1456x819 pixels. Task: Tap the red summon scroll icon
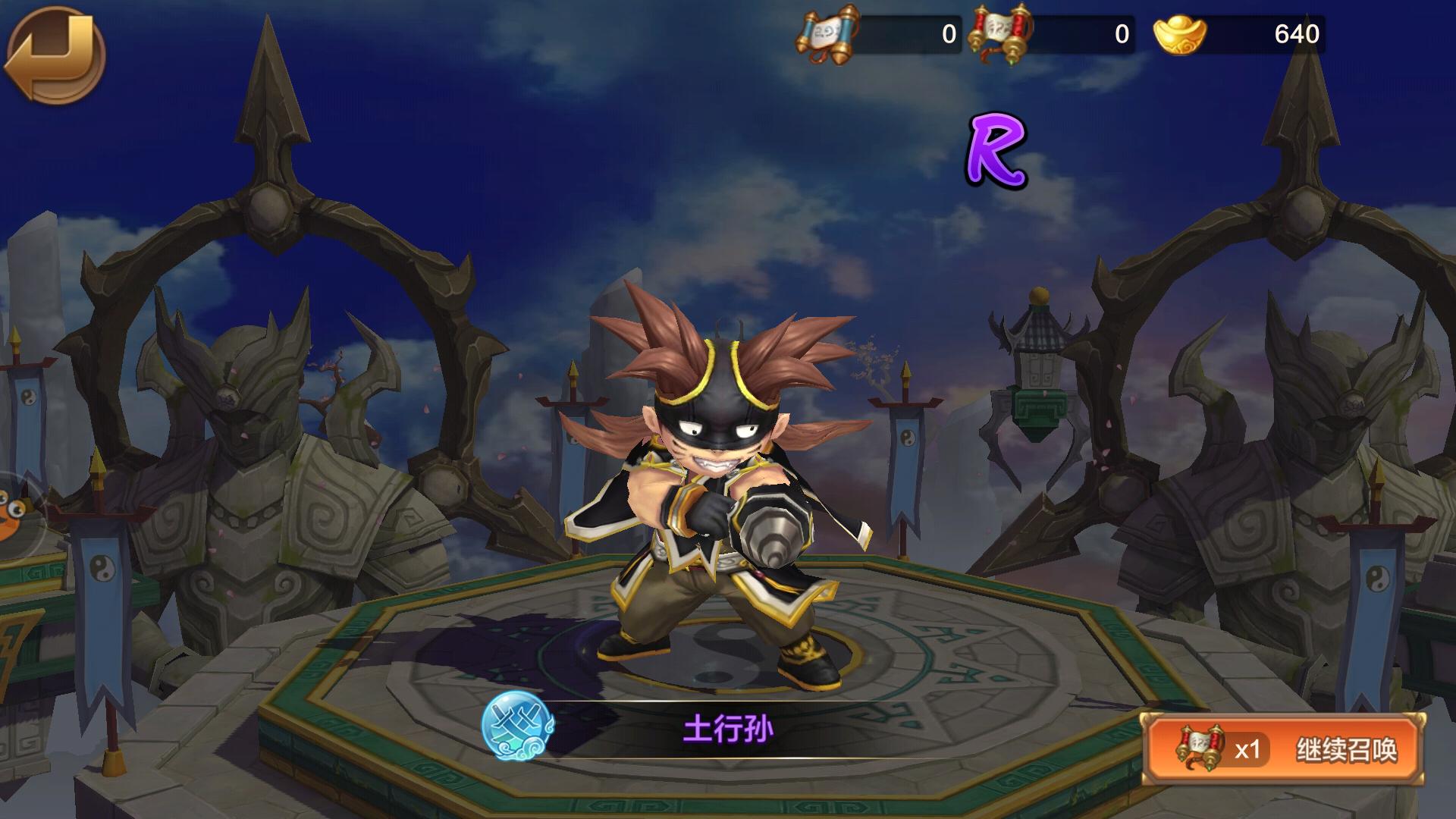click(x=1000, y=35)
